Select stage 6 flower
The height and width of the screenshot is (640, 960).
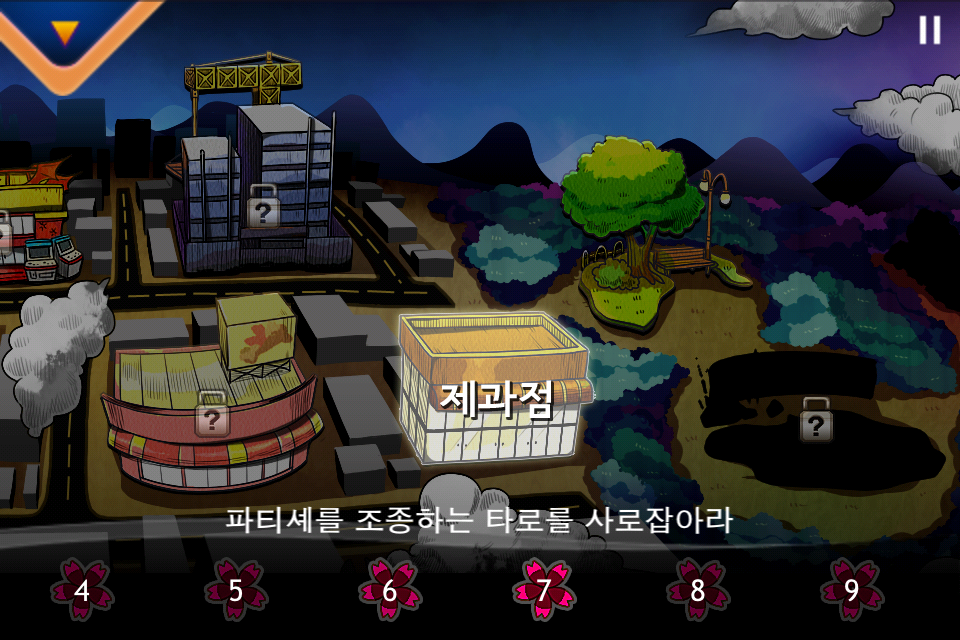point(390,590)
